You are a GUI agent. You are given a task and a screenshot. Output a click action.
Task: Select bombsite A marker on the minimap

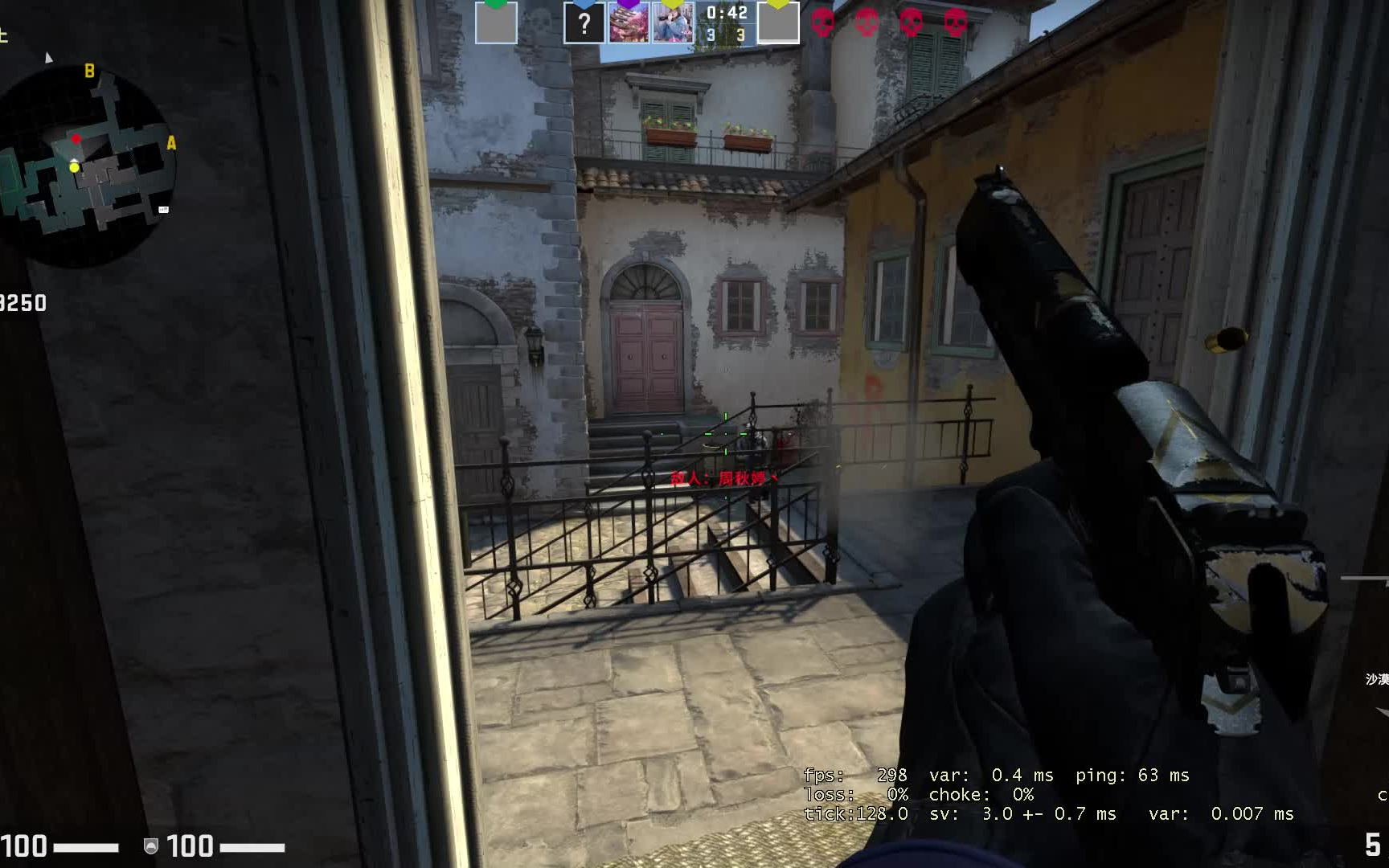click(170, 145)
